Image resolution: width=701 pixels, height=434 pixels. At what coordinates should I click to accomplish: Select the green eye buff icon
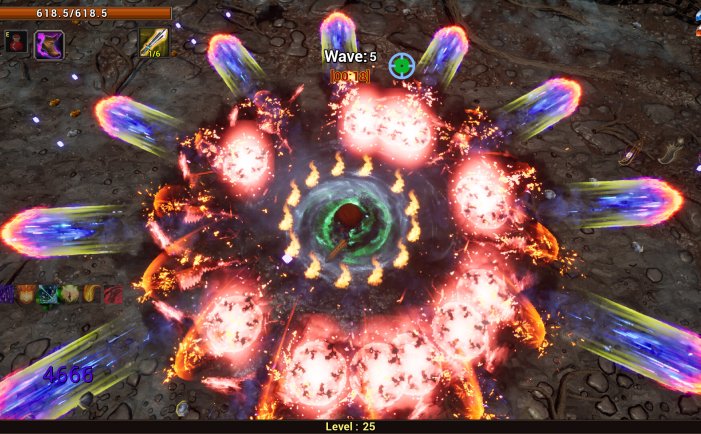(69, 294)
